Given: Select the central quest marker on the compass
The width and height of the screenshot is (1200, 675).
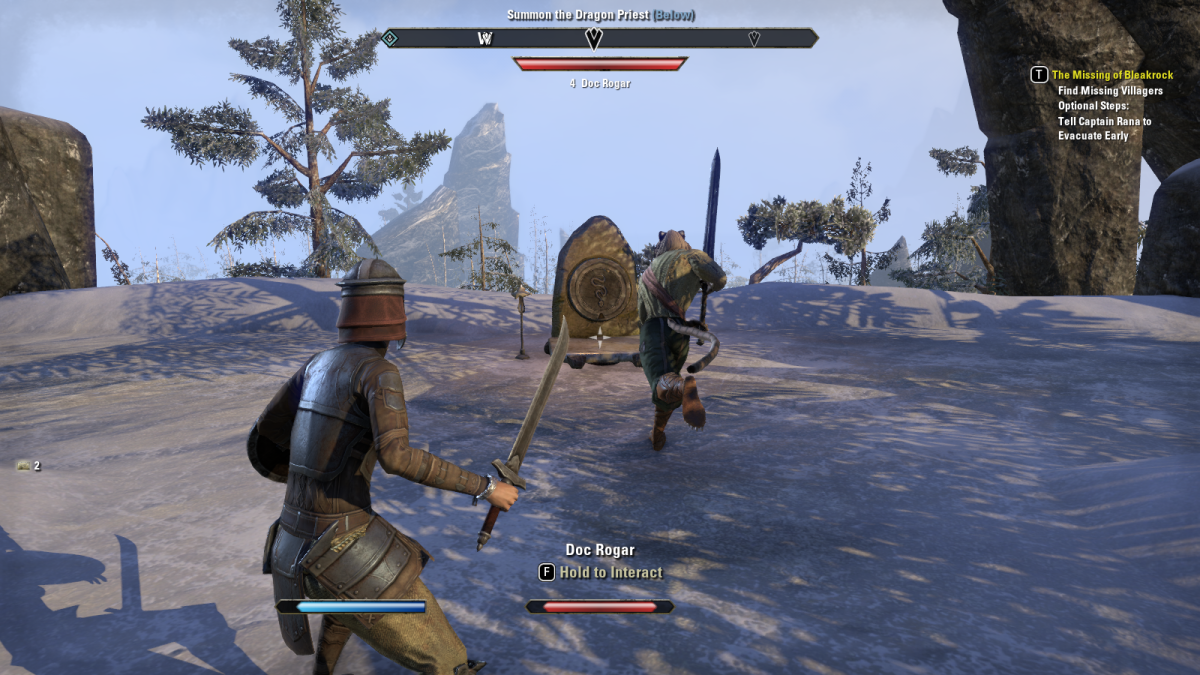Looking at the screenshot, I should (594, 38).
